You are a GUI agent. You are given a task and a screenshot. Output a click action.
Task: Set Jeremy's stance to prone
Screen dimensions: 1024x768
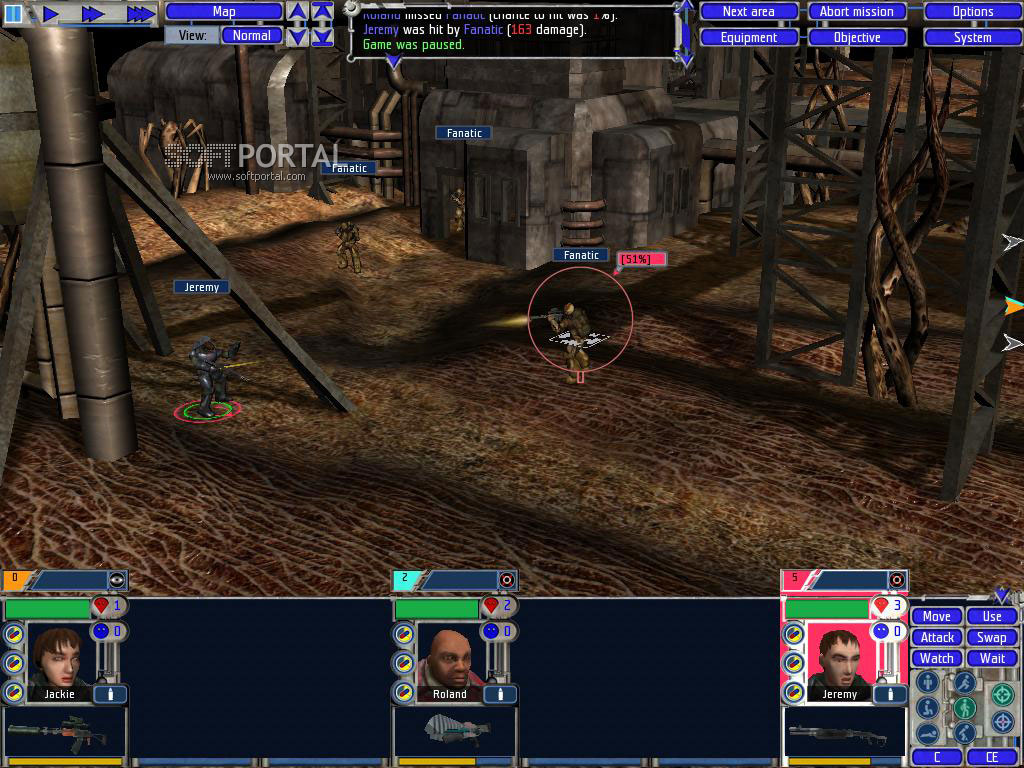(x=927, y=733)
